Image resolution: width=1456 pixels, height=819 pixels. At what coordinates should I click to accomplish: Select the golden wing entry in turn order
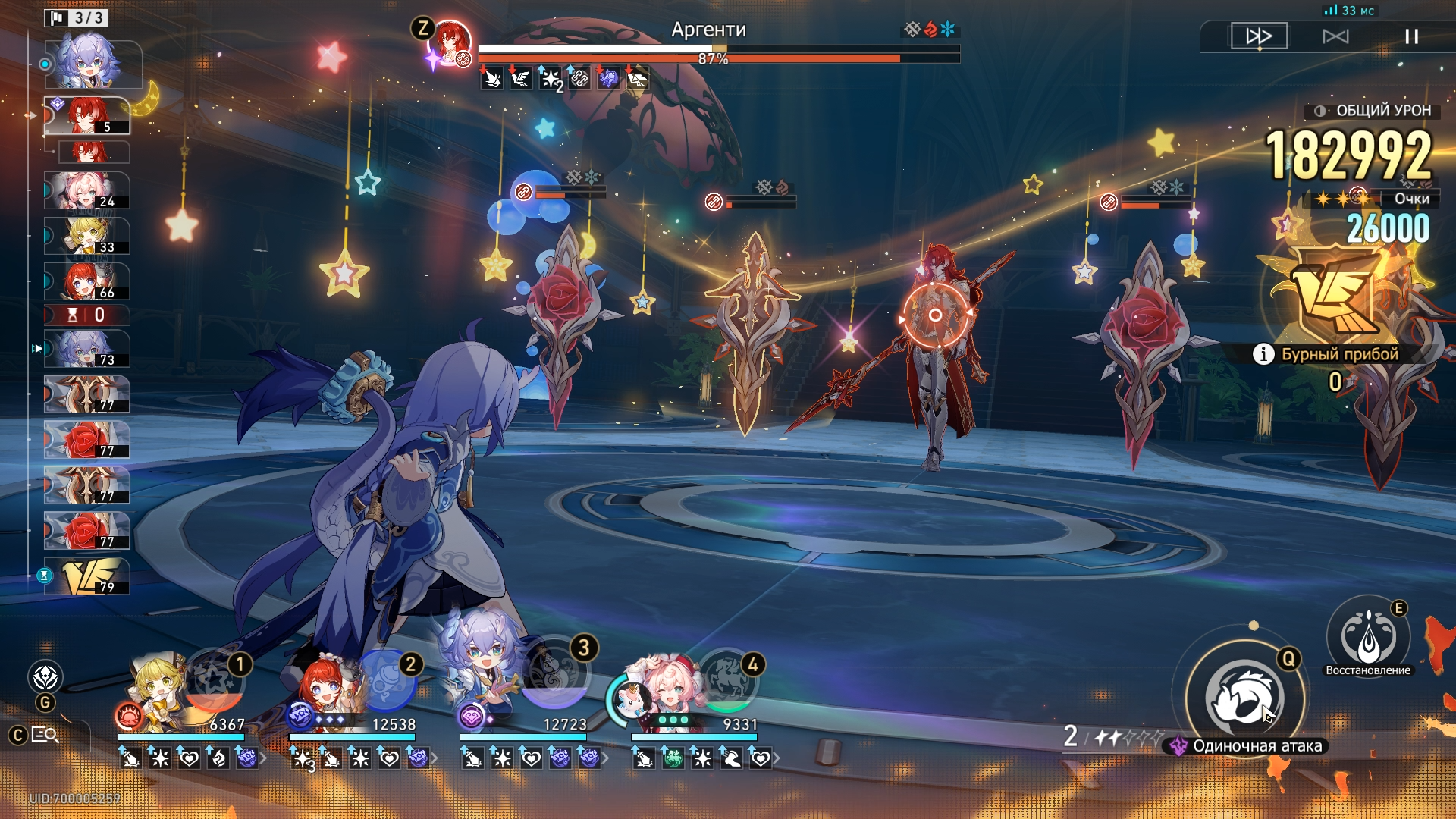[x=86, y=576]
